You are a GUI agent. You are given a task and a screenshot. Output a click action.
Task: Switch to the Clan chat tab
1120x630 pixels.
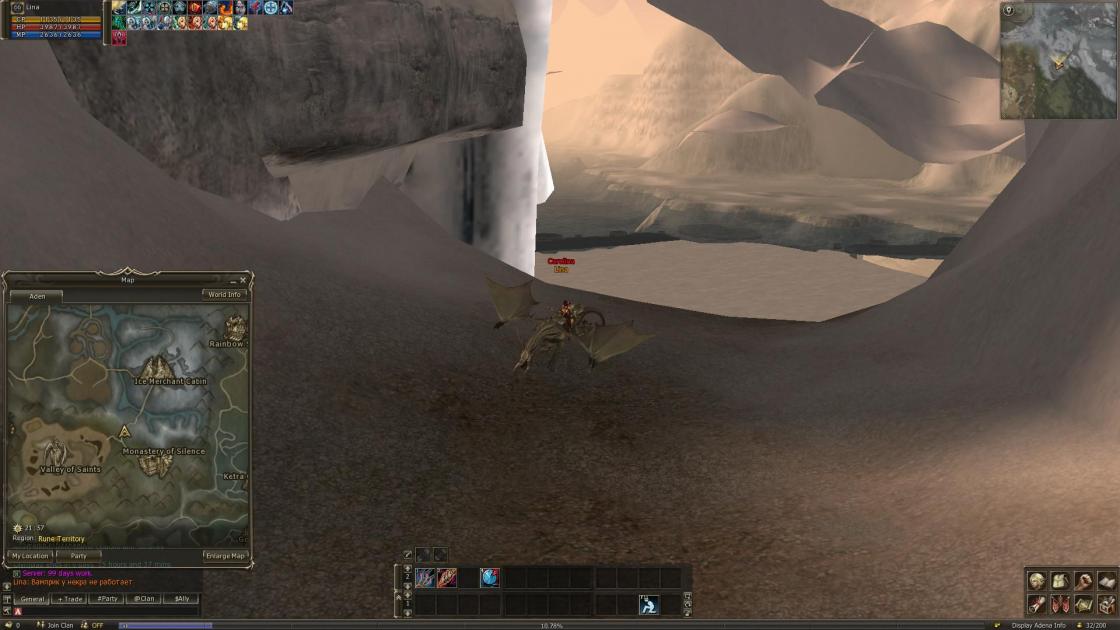coord(144,599)
